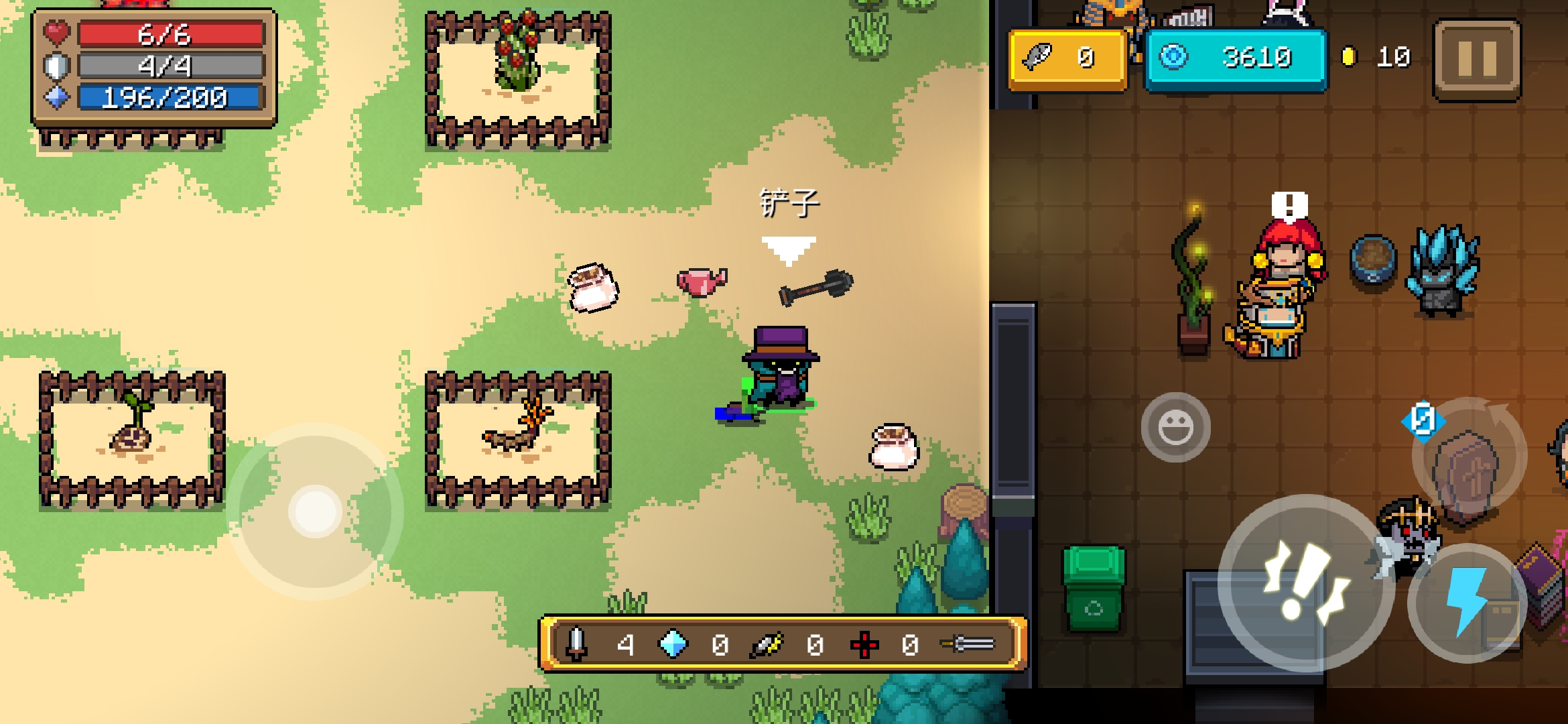The height and width of the screenshot is (724, 1568).
Task: Tap the fish counter panel
Action: click(x=1067, y=58)
